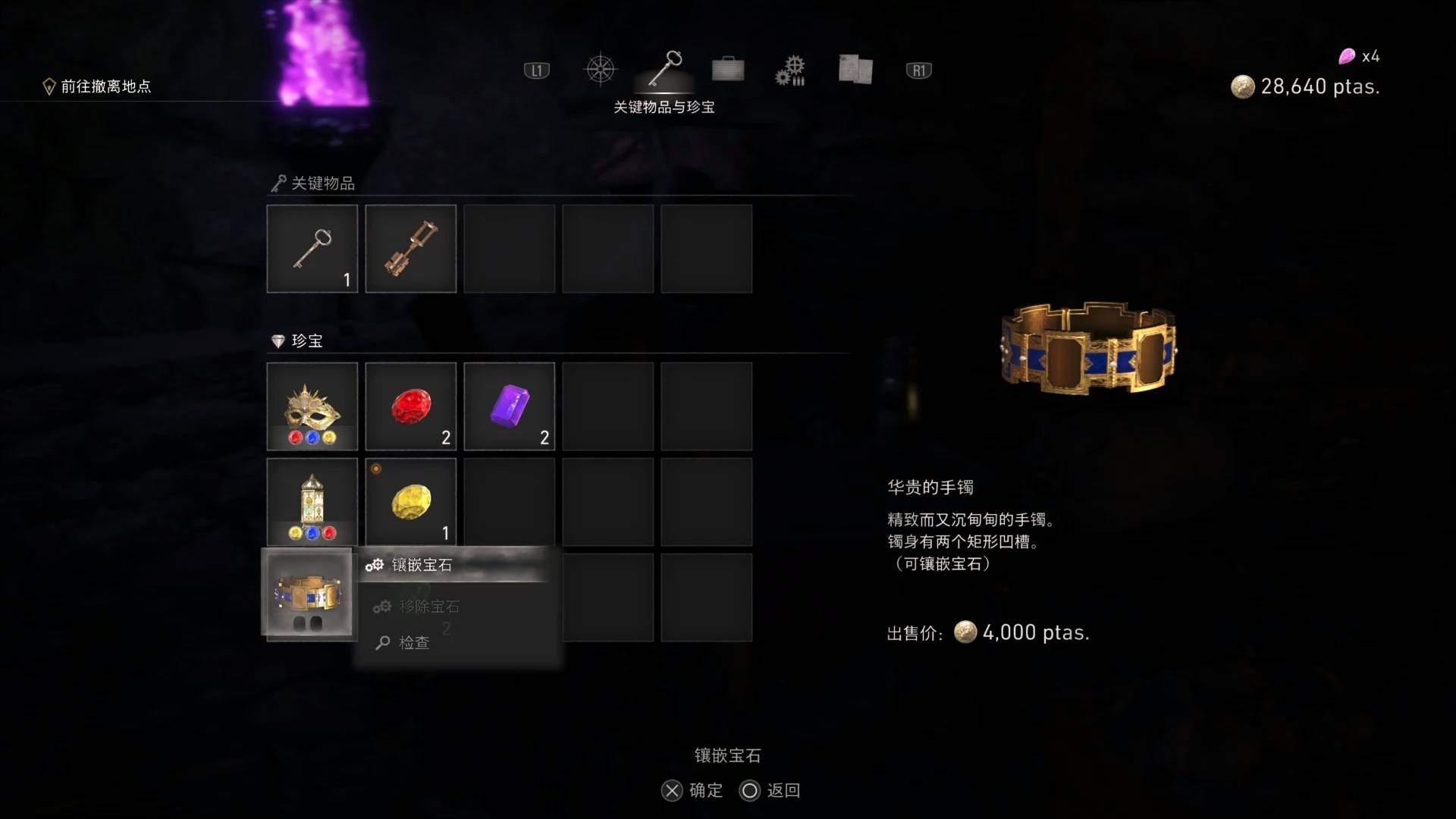The image size is (1456, 819).
Task: Select the yellow gem slot
Action: [411, 502]
